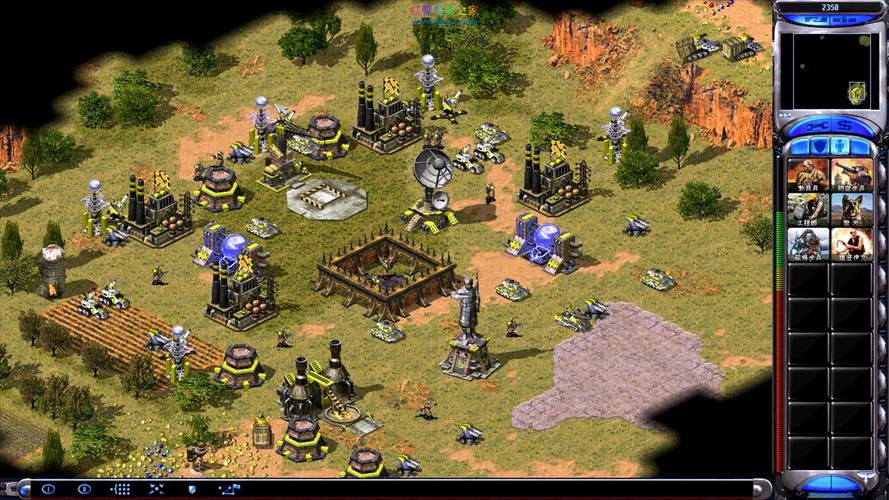Build a Tesla Trooper
The width and height of the screenshot is (889, 500).
(x=808, y=243)
